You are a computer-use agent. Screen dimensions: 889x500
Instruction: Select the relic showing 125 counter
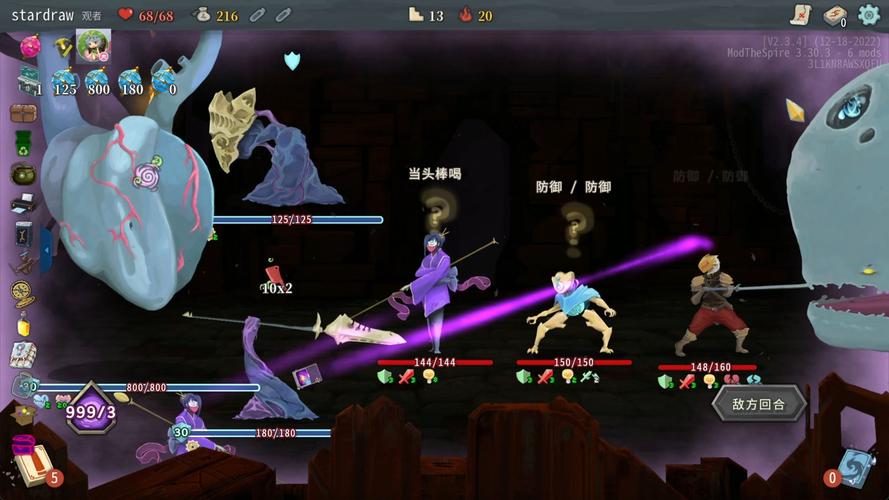pyautogui.click(x=65, y=82)
